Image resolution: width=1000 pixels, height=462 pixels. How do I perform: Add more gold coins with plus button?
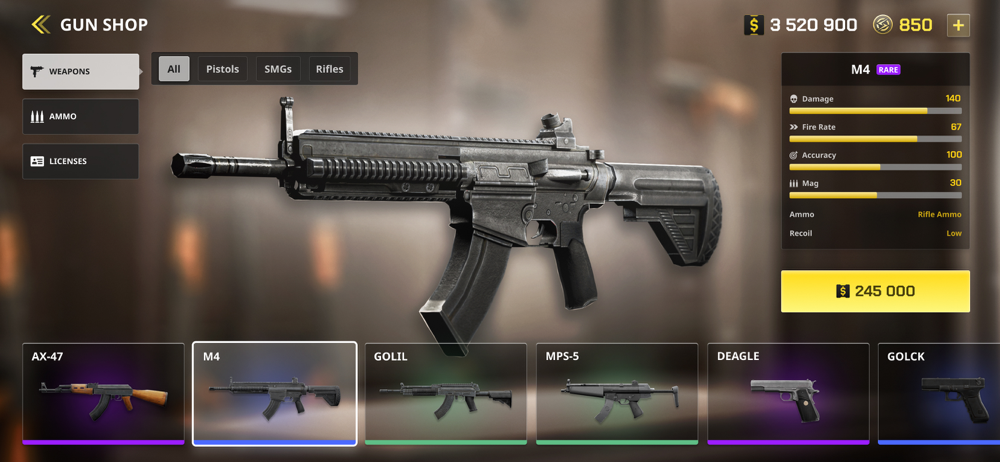(958, 25)
